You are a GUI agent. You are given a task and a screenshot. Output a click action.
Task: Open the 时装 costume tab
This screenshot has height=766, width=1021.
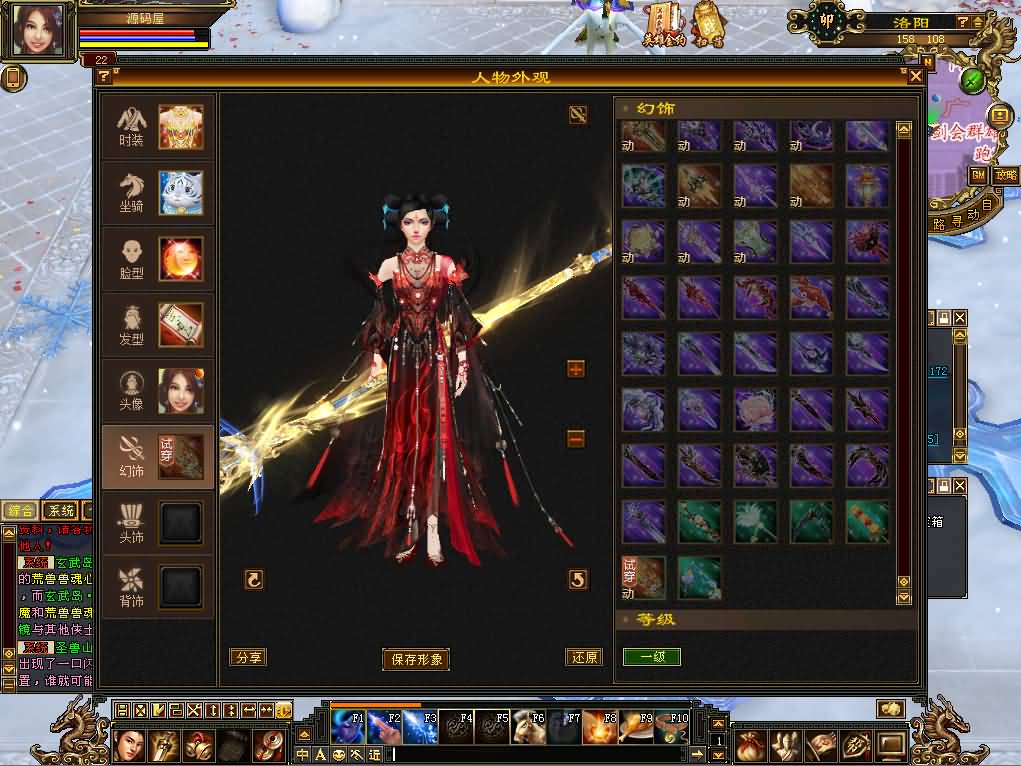pyautogui.click(x=158, y=127)
